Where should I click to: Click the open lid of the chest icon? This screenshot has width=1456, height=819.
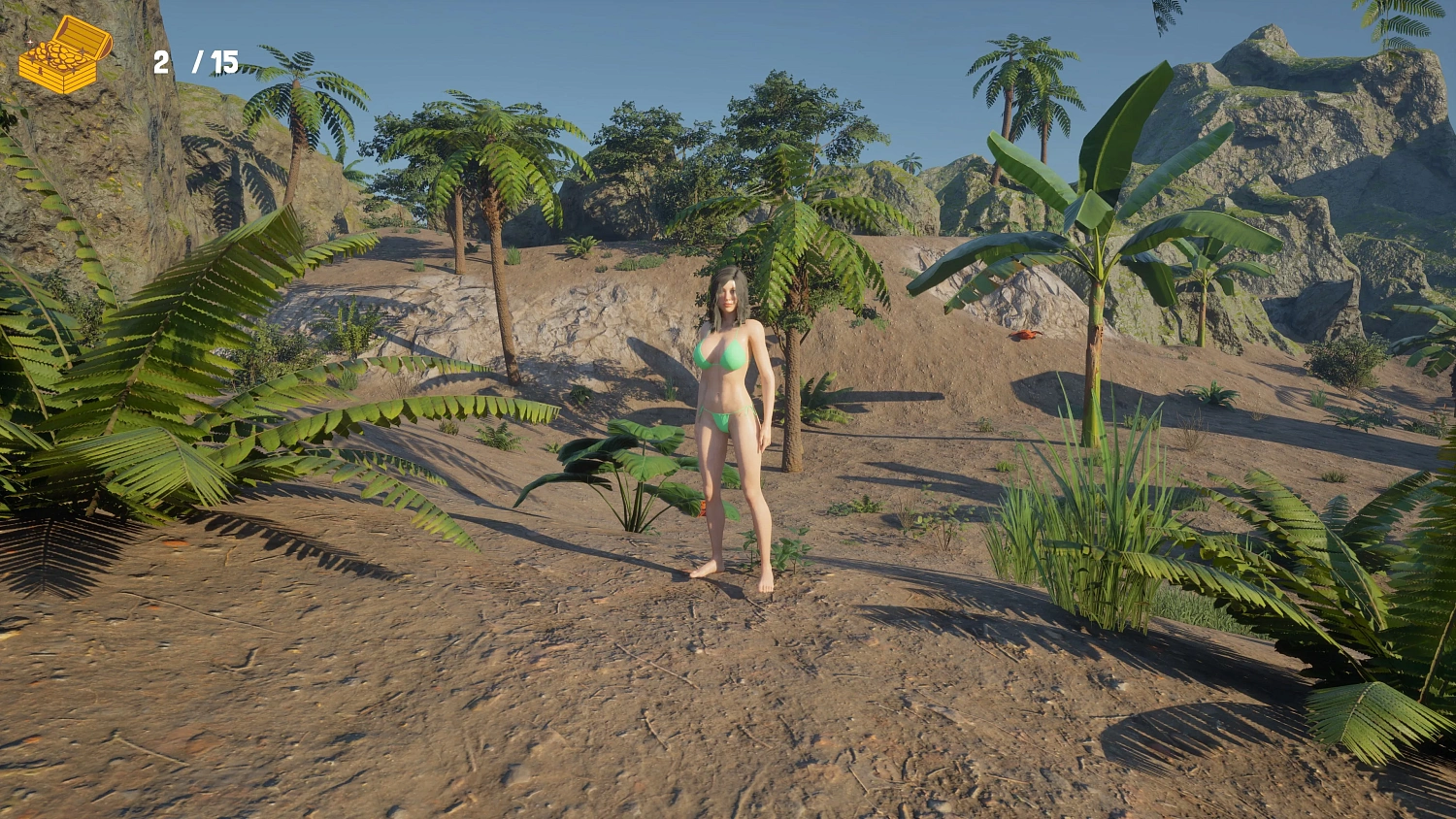(81, 30)
